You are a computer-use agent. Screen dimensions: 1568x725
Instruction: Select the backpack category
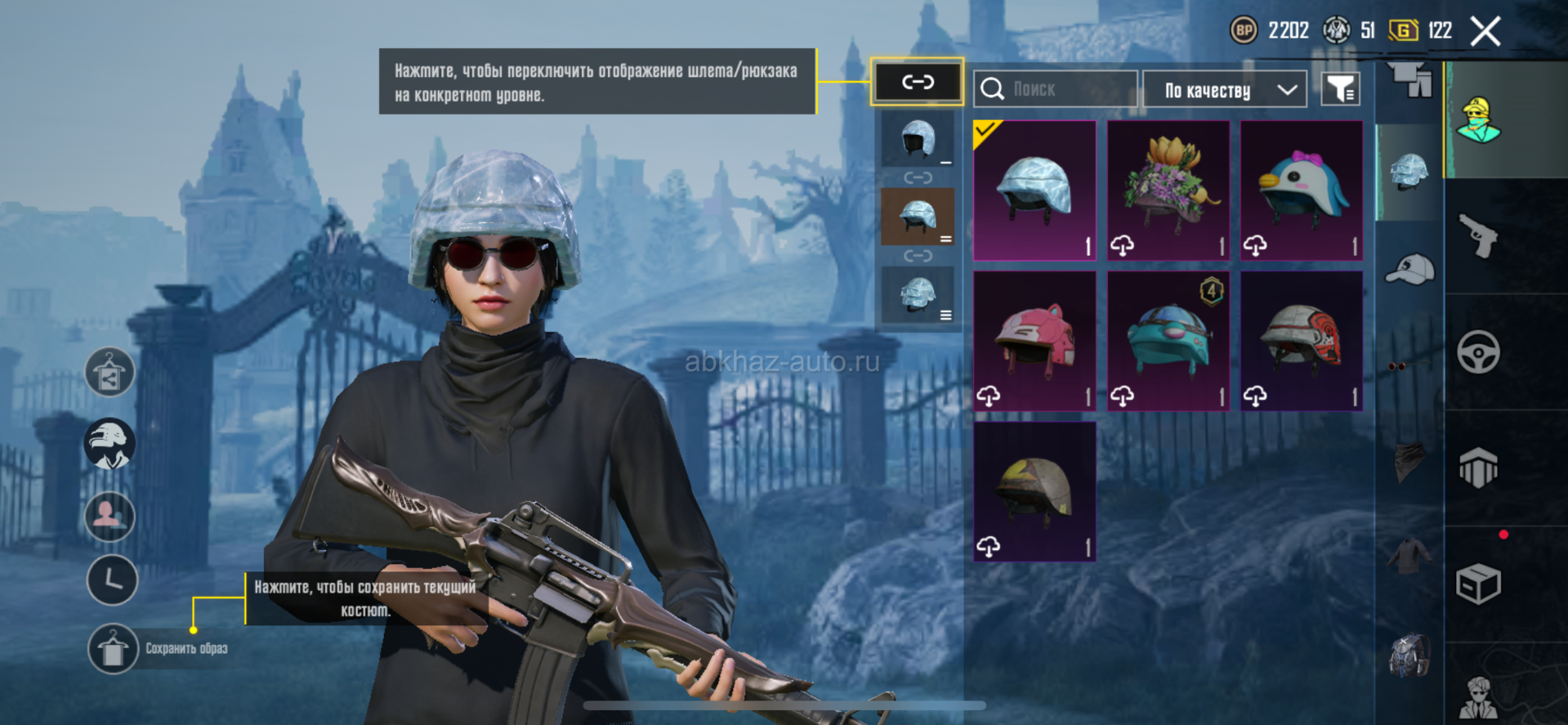[x=1409, y=655]
